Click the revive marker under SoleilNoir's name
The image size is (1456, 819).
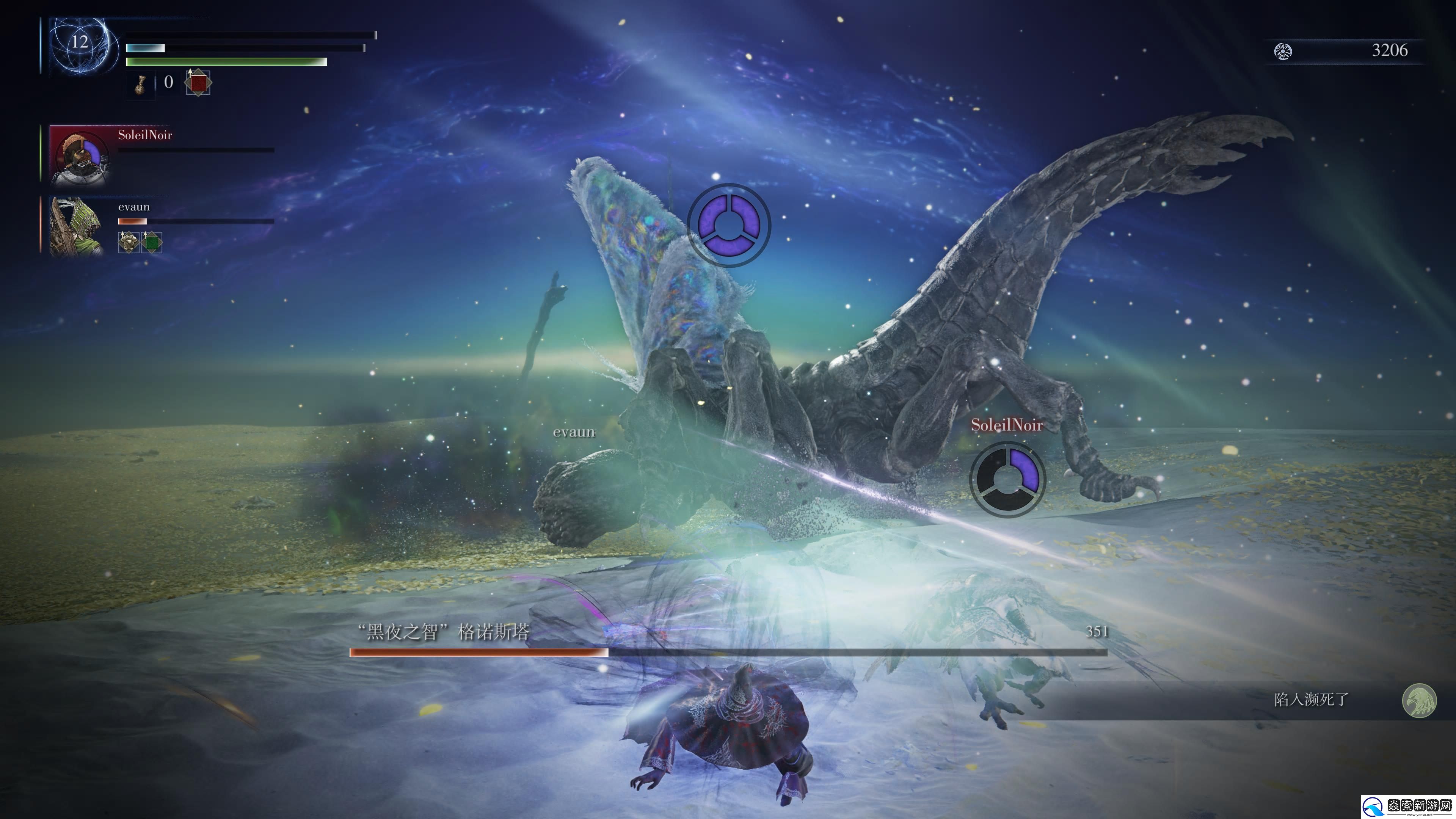(x=1007, y=479)
